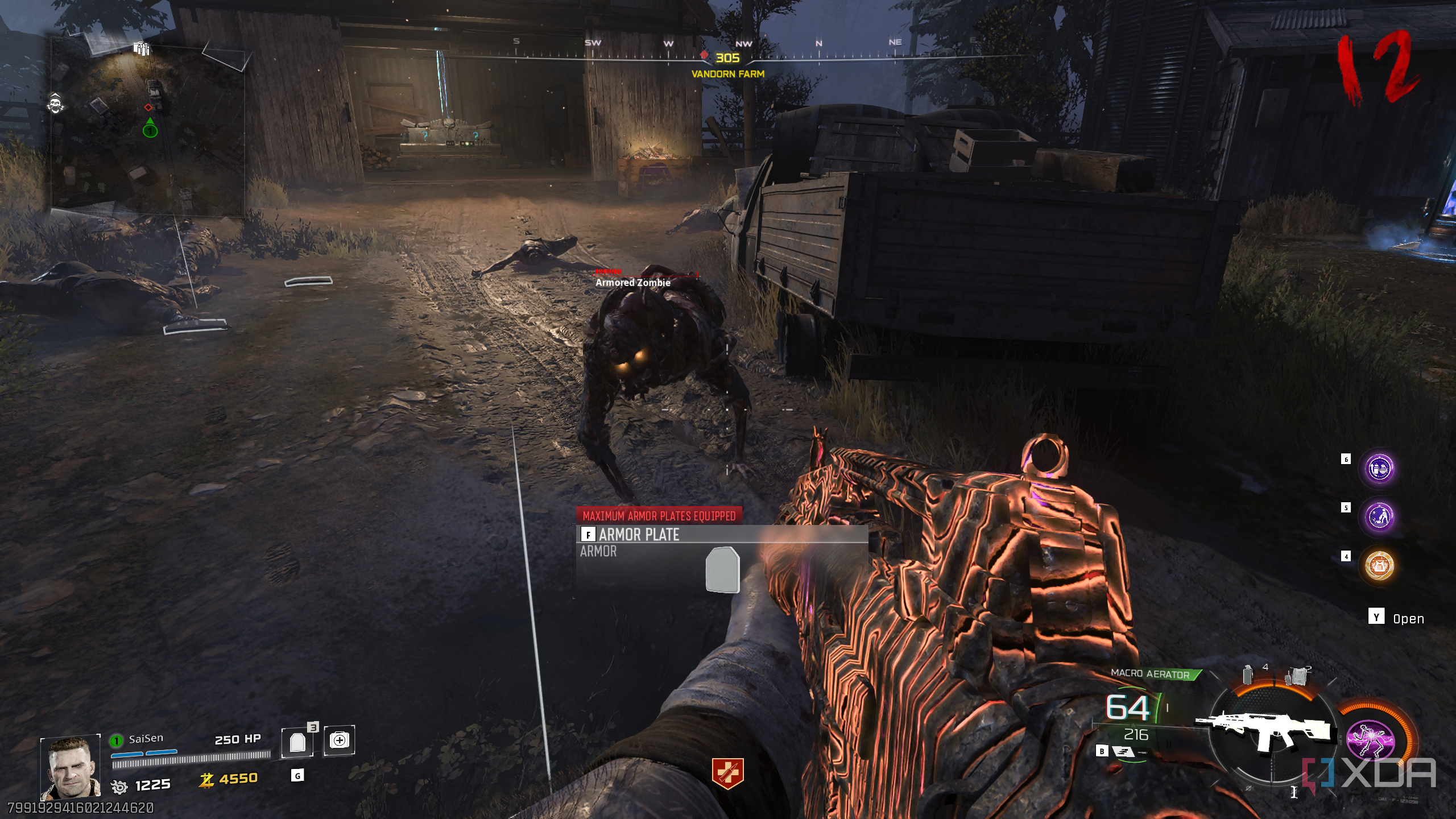This screenshot has height=819, width=1456.
Task: Activate the purple lightning field upgrade
Action: (x=1371, y=739)
